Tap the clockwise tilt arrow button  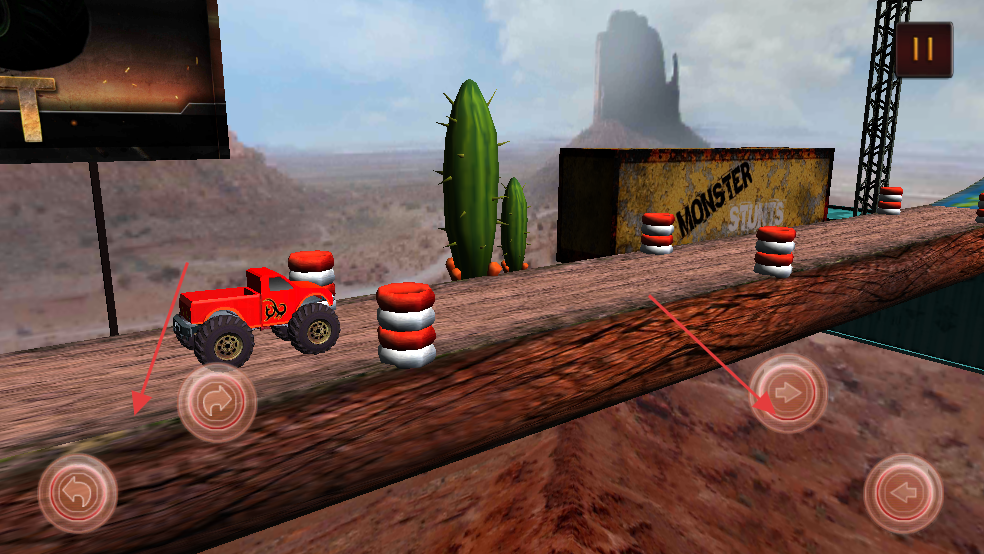tap(217, 403)
